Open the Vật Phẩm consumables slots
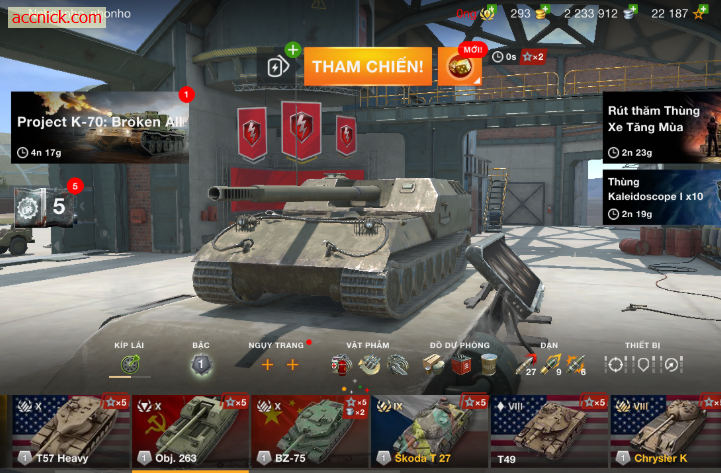The image size is (721, 473). tap(370, 365)
